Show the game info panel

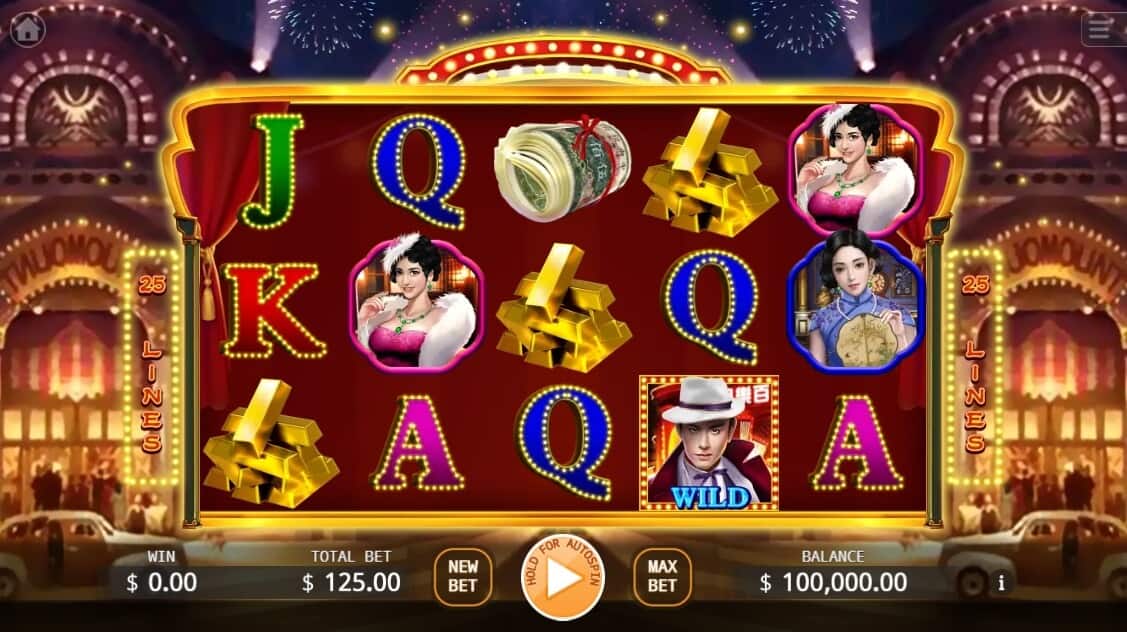click(1001, 582)
